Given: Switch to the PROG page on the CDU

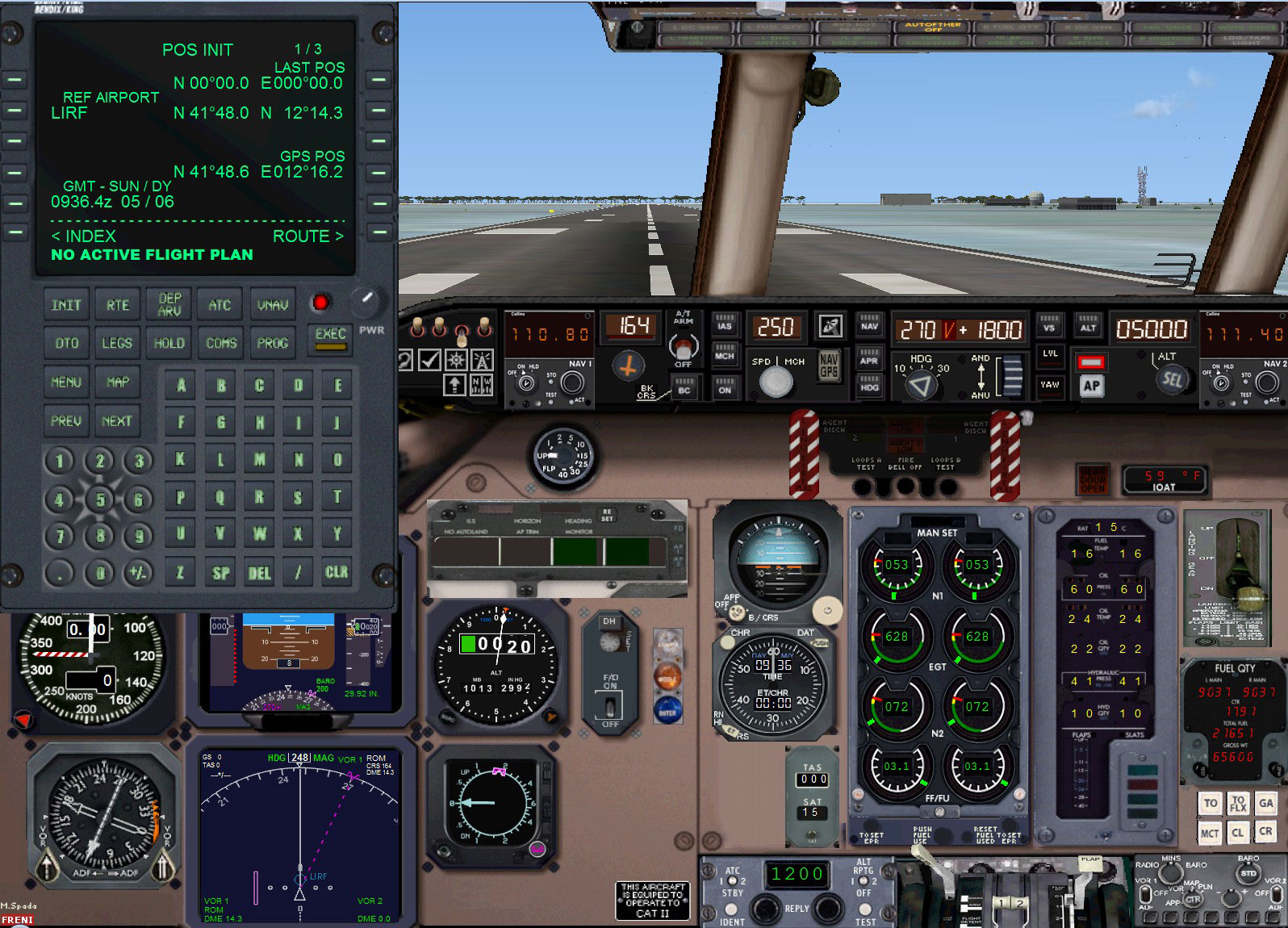Looking at the screenshot, I should [x=272, y=343].
